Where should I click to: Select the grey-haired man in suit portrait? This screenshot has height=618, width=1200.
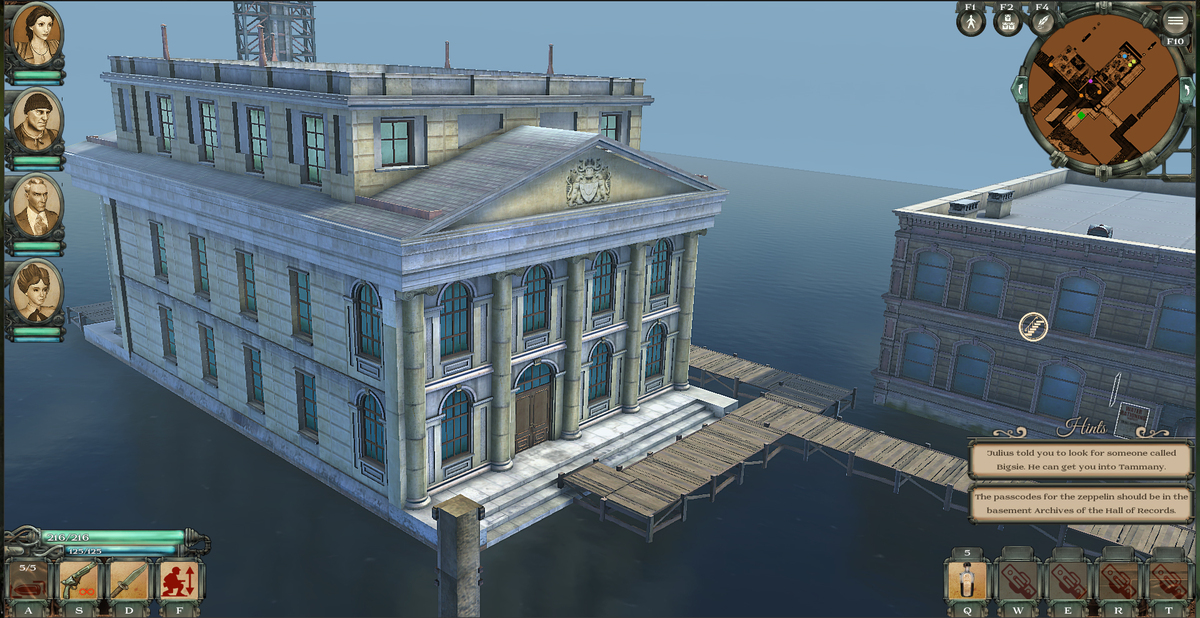tap(37, 204)
